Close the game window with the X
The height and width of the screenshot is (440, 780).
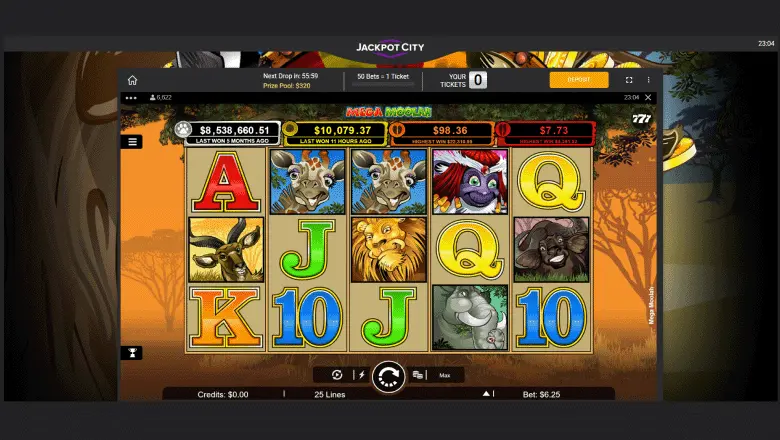click(648, 97)
